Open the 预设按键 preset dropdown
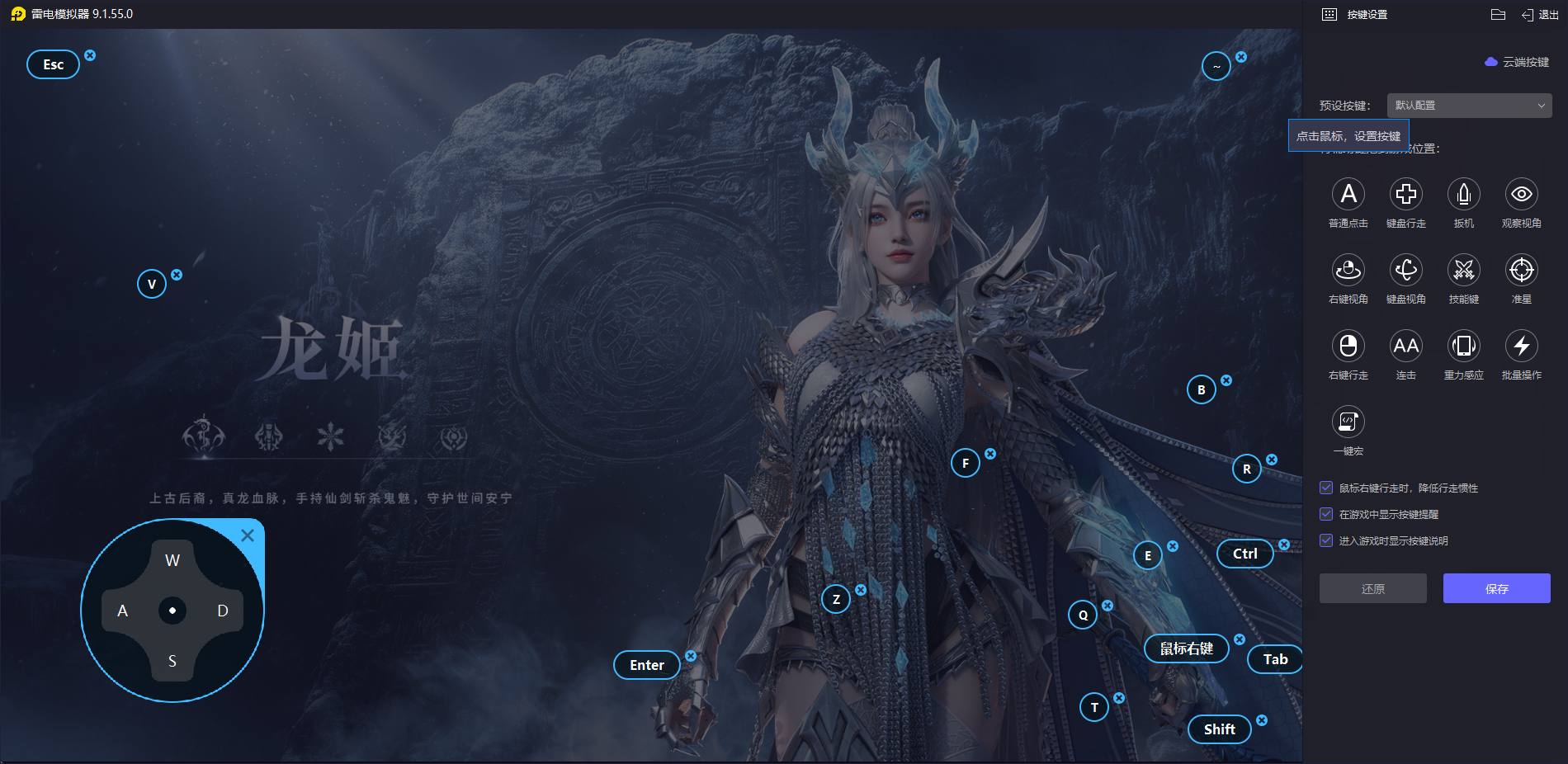The width and height of the screenshot is (1568, 764). tap(1469, 106)
